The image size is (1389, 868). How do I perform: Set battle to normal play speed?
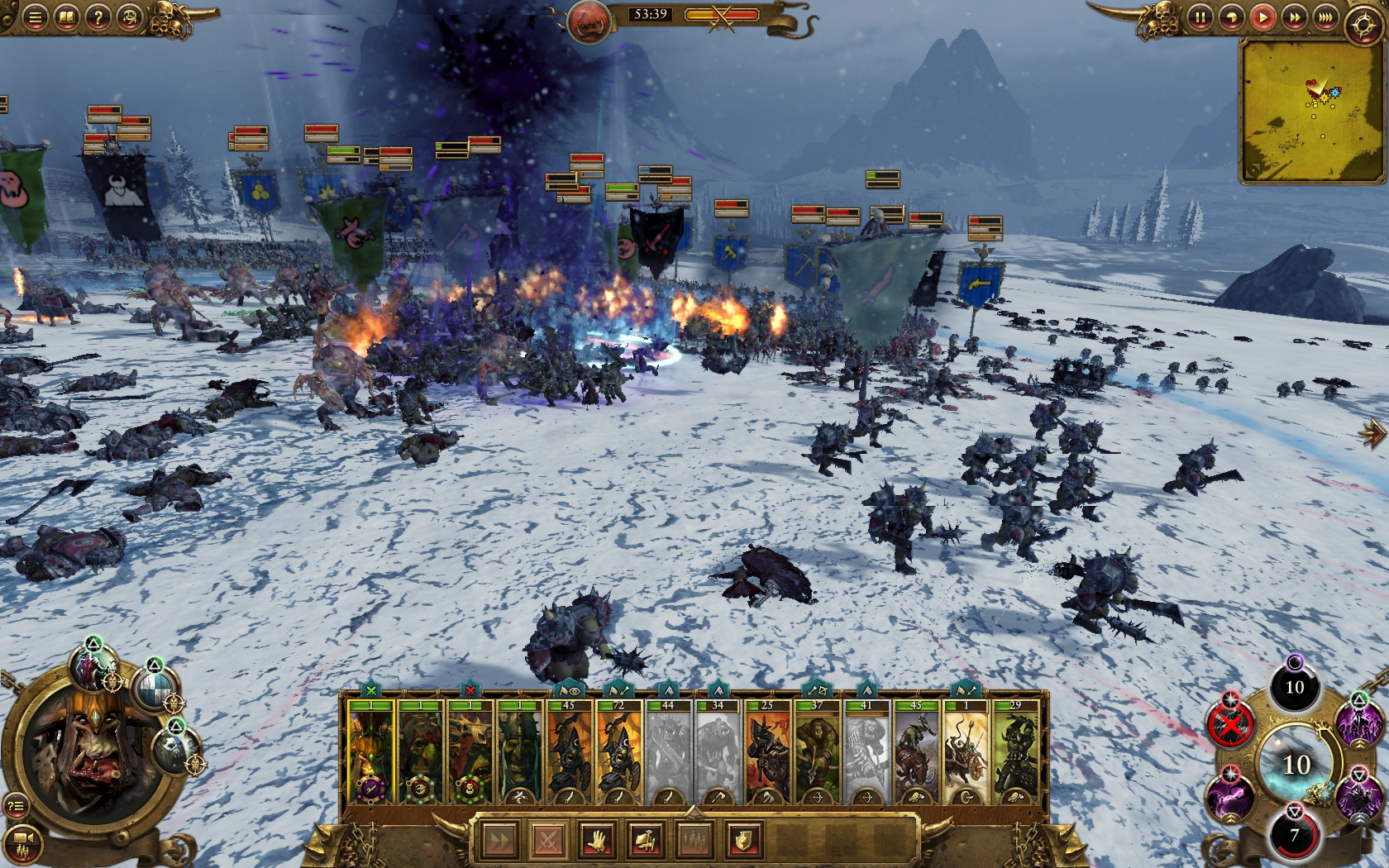click(x=1263, y=17)
